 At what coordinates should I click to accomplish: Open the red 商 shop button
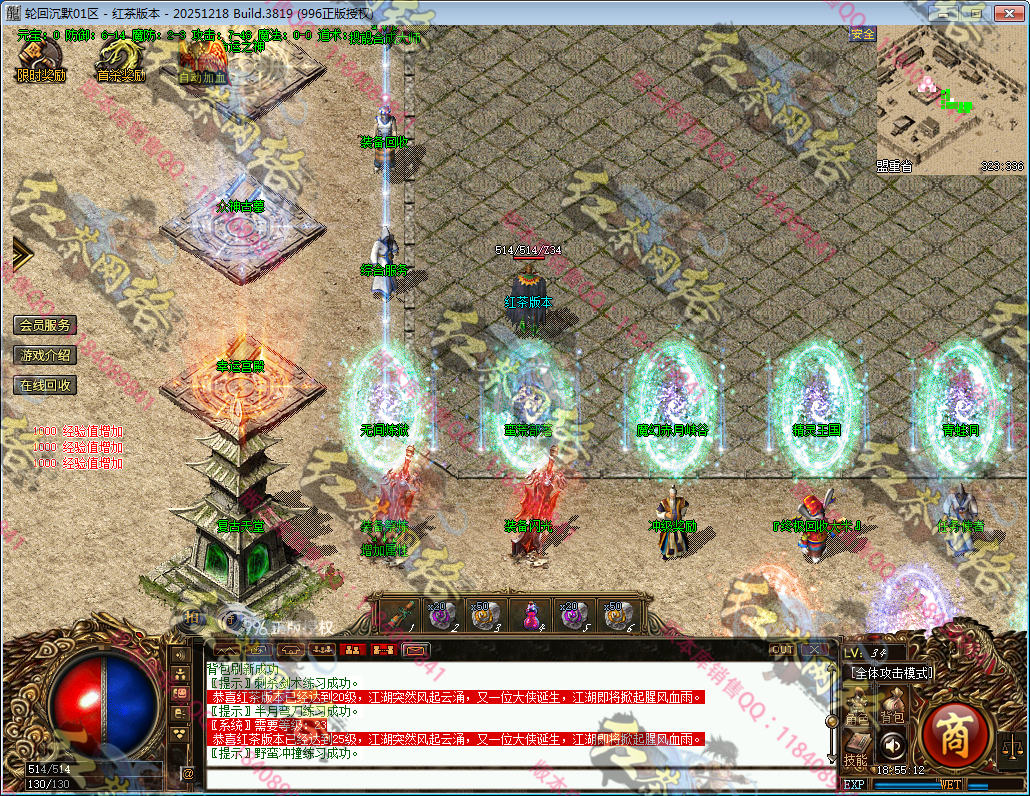click(954, 736)
